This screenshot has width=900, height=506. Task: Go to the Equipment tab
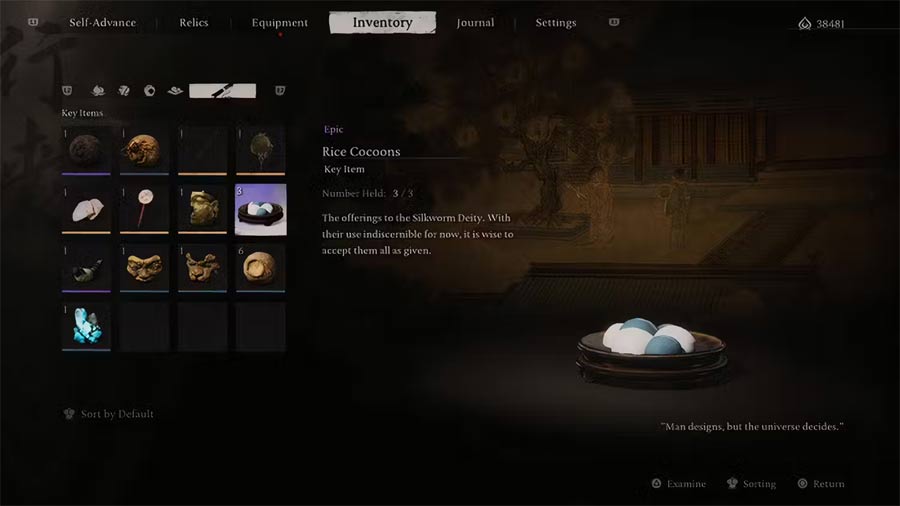point(280,23)
